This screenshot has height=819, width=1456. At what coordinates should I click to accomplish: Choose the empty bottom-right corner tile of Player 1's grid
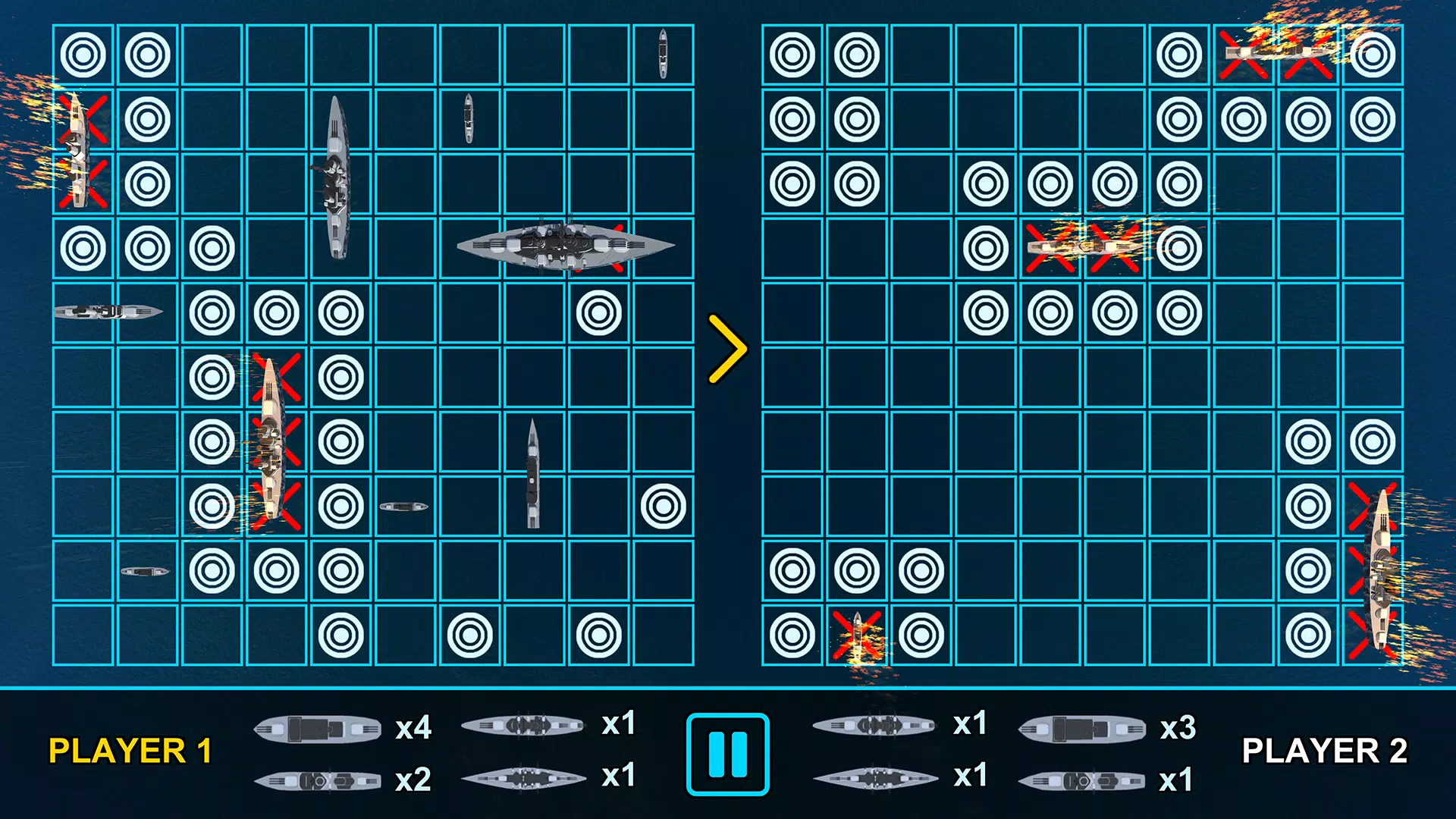[663, 635]
